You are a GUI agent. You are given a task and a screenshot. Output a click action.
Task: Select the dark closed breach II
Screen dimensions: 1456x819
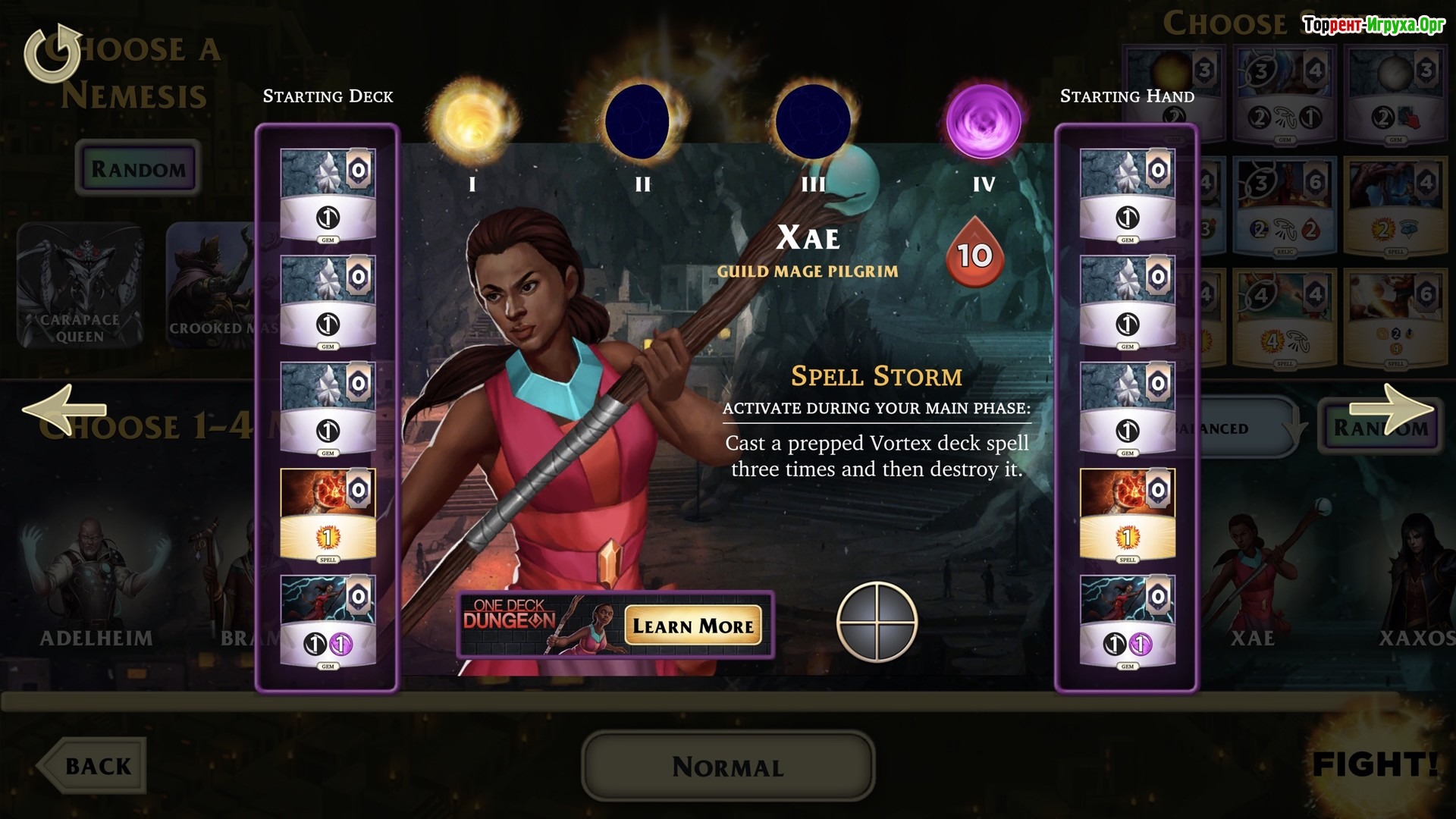(642, 121)
